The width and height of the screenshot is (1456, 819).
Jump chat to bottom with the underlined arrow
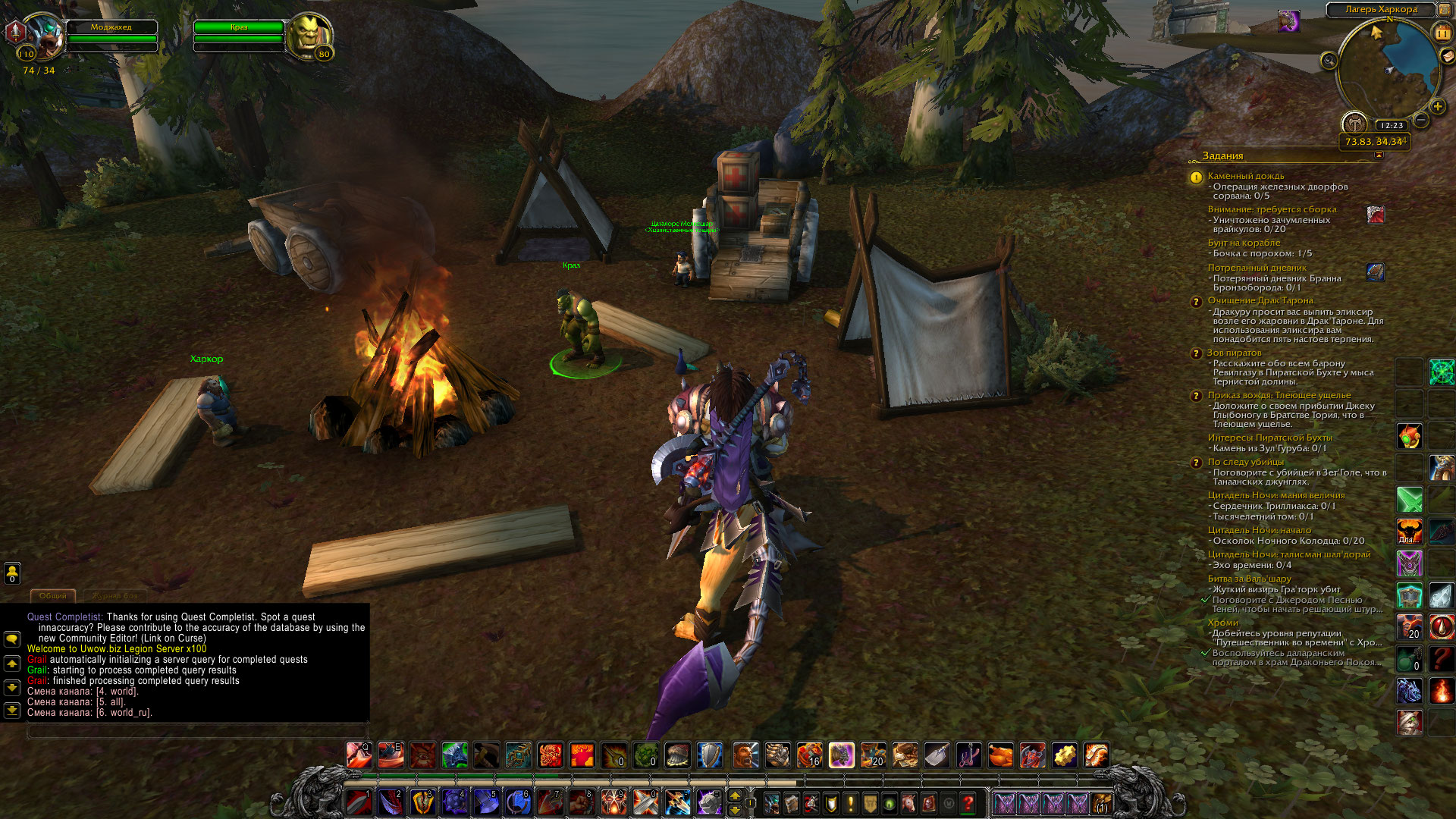(12, 711)
